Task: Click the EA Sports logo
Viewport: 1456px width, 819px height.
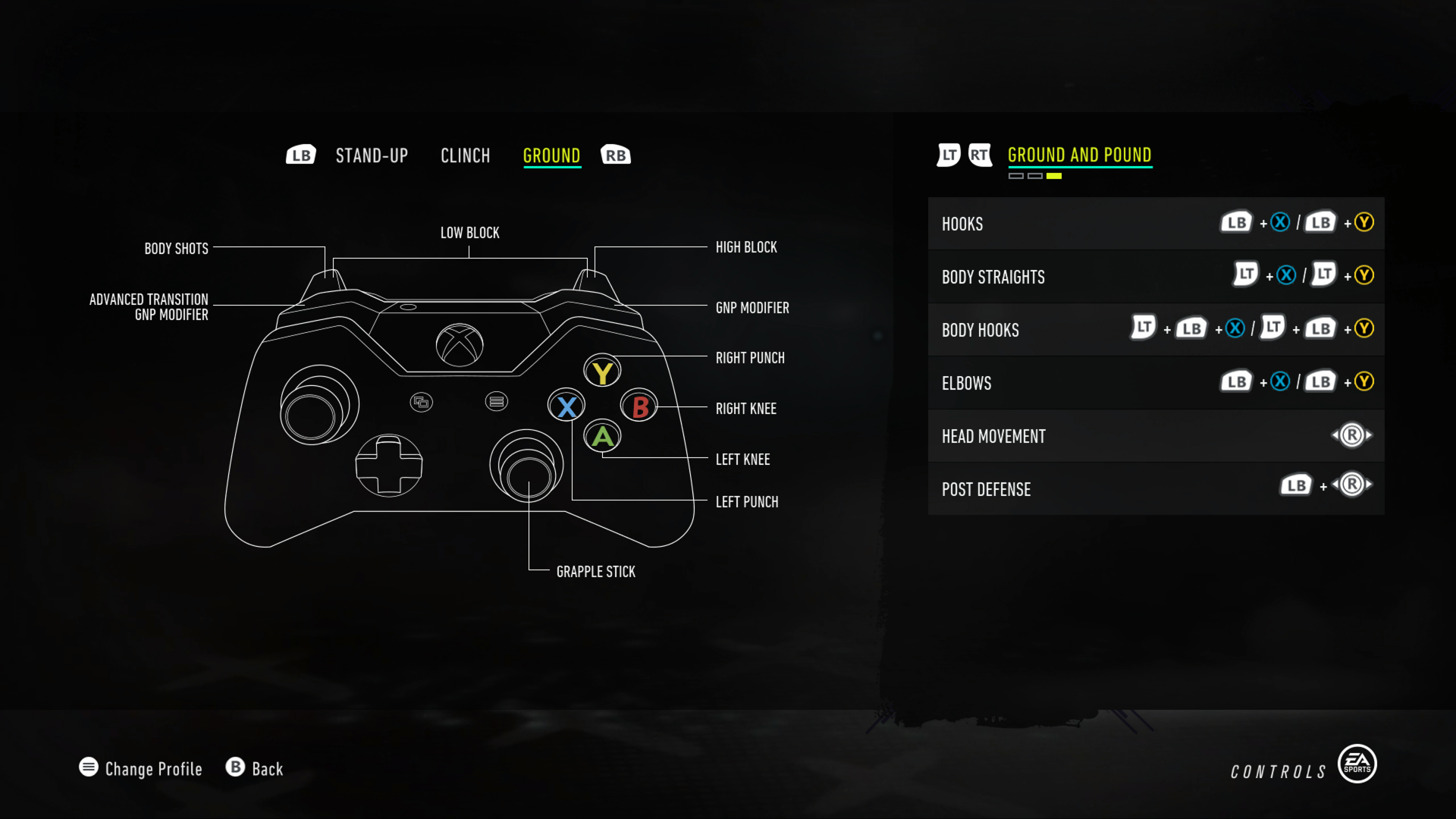Action: pos(1357,764)
